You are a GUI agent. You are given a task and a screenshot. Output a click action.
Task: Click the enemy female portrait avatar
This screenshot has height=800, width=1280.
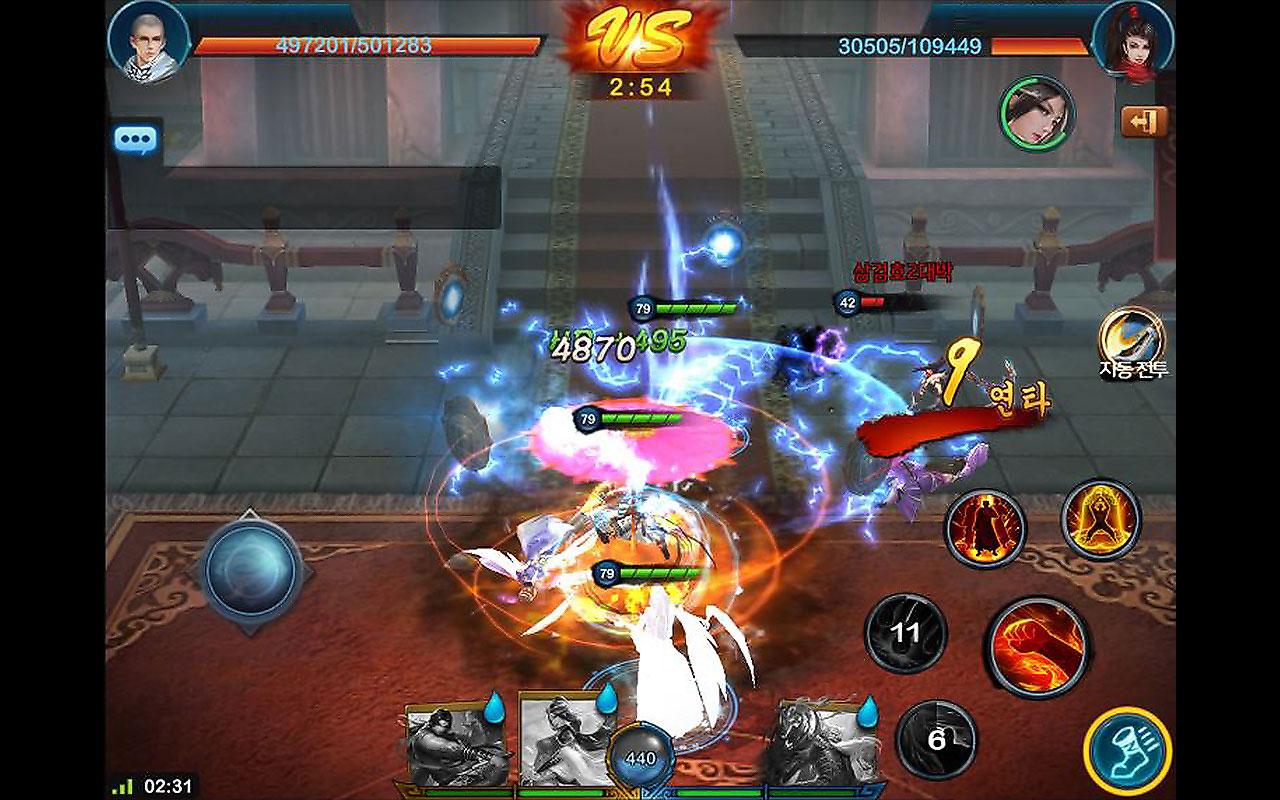pos(1133,40)
